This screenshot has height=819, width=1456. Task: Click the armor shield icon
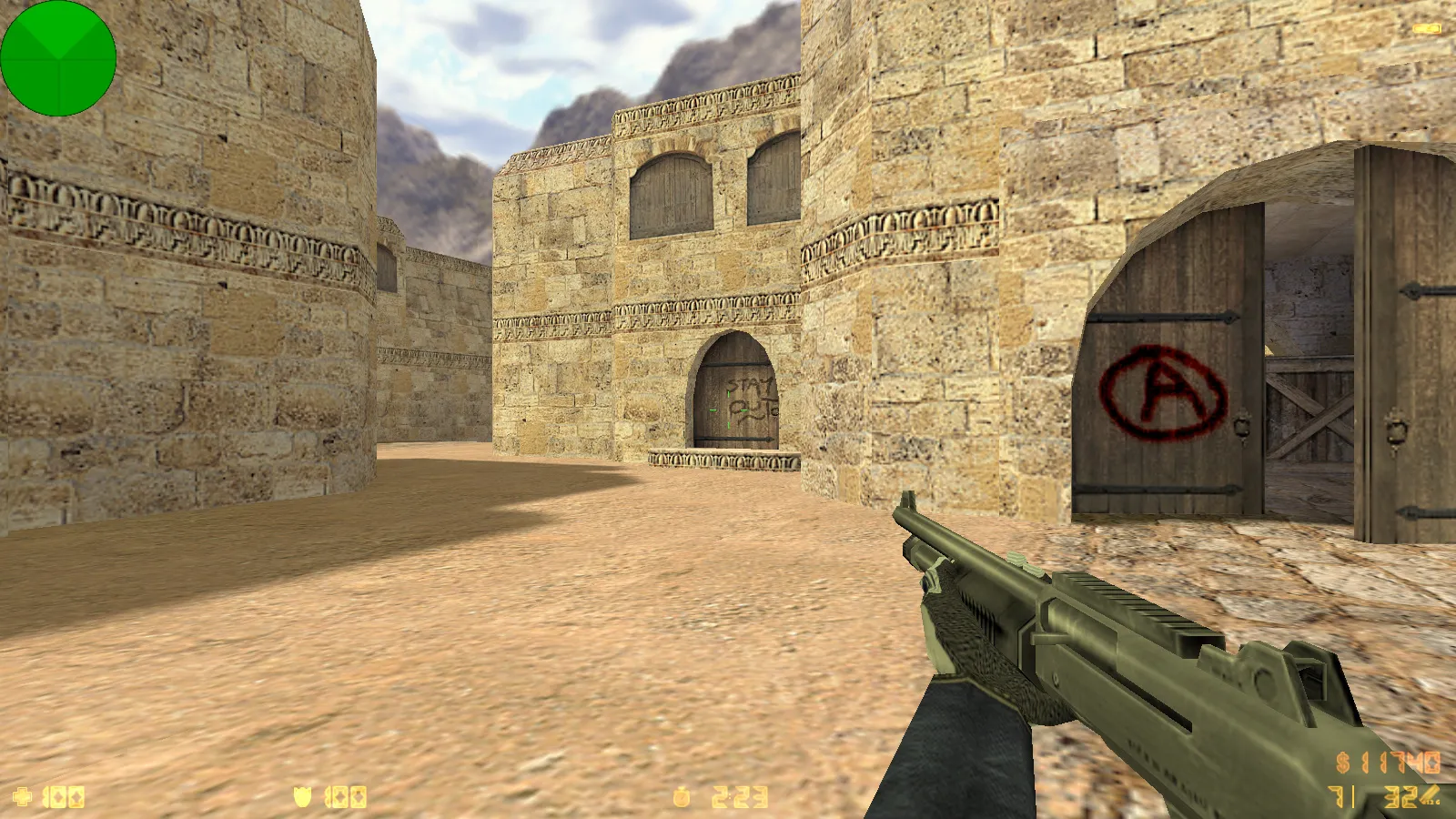[x=300, y=797]
